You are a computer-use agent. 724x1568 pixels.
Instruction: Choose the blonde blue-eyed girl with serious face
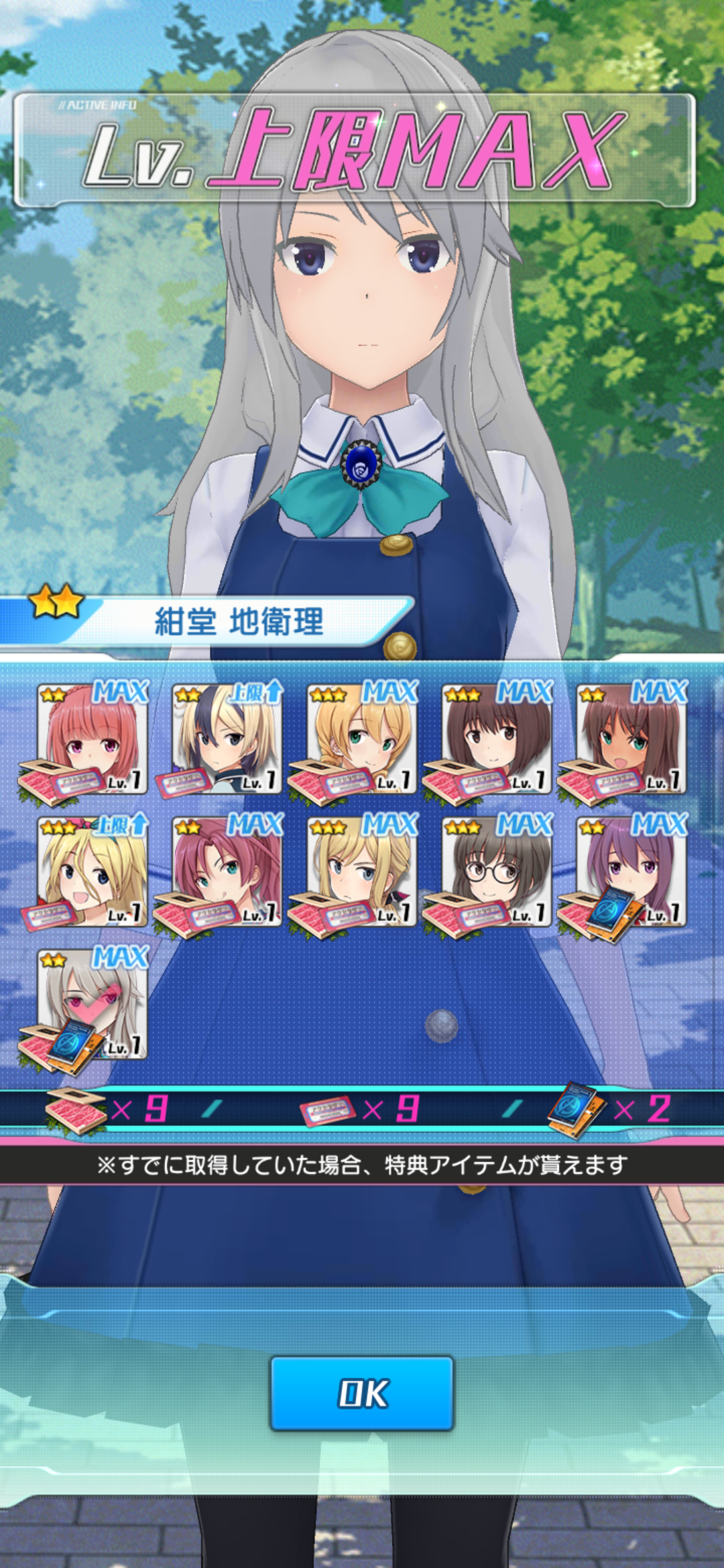coord(361,872)
